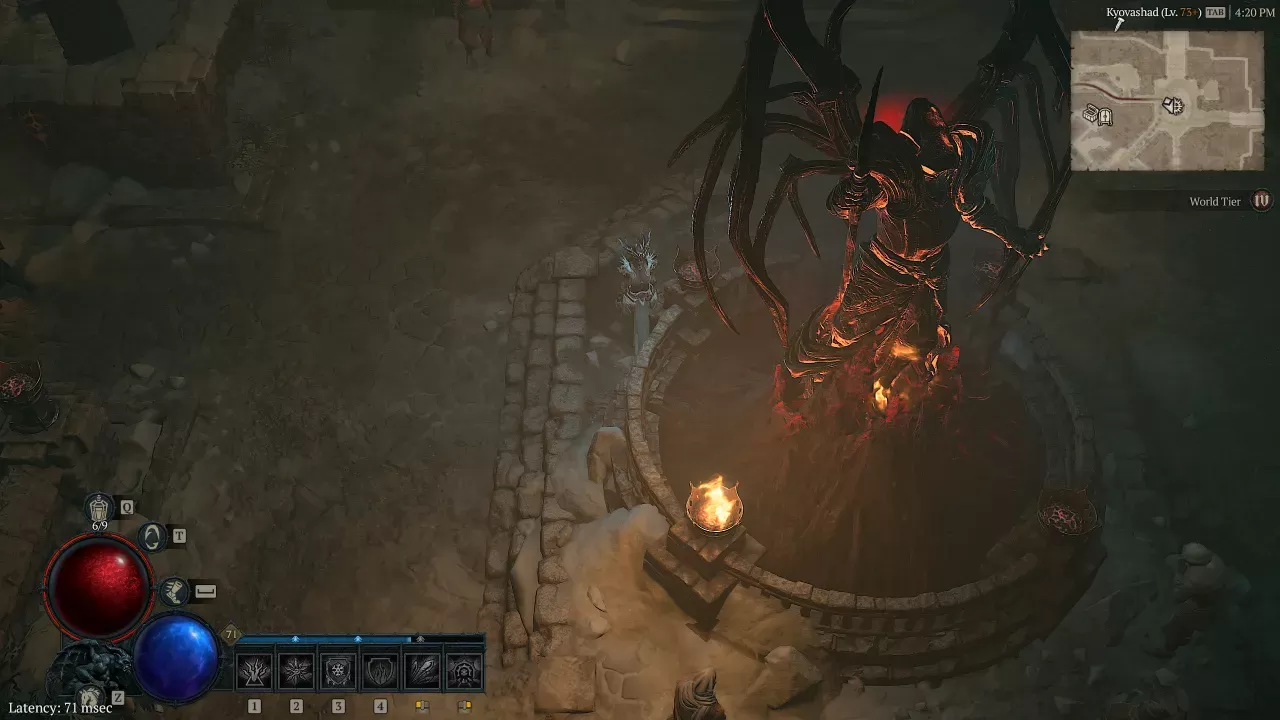Activate the frost shield skill in slot three

click(338, 669)
